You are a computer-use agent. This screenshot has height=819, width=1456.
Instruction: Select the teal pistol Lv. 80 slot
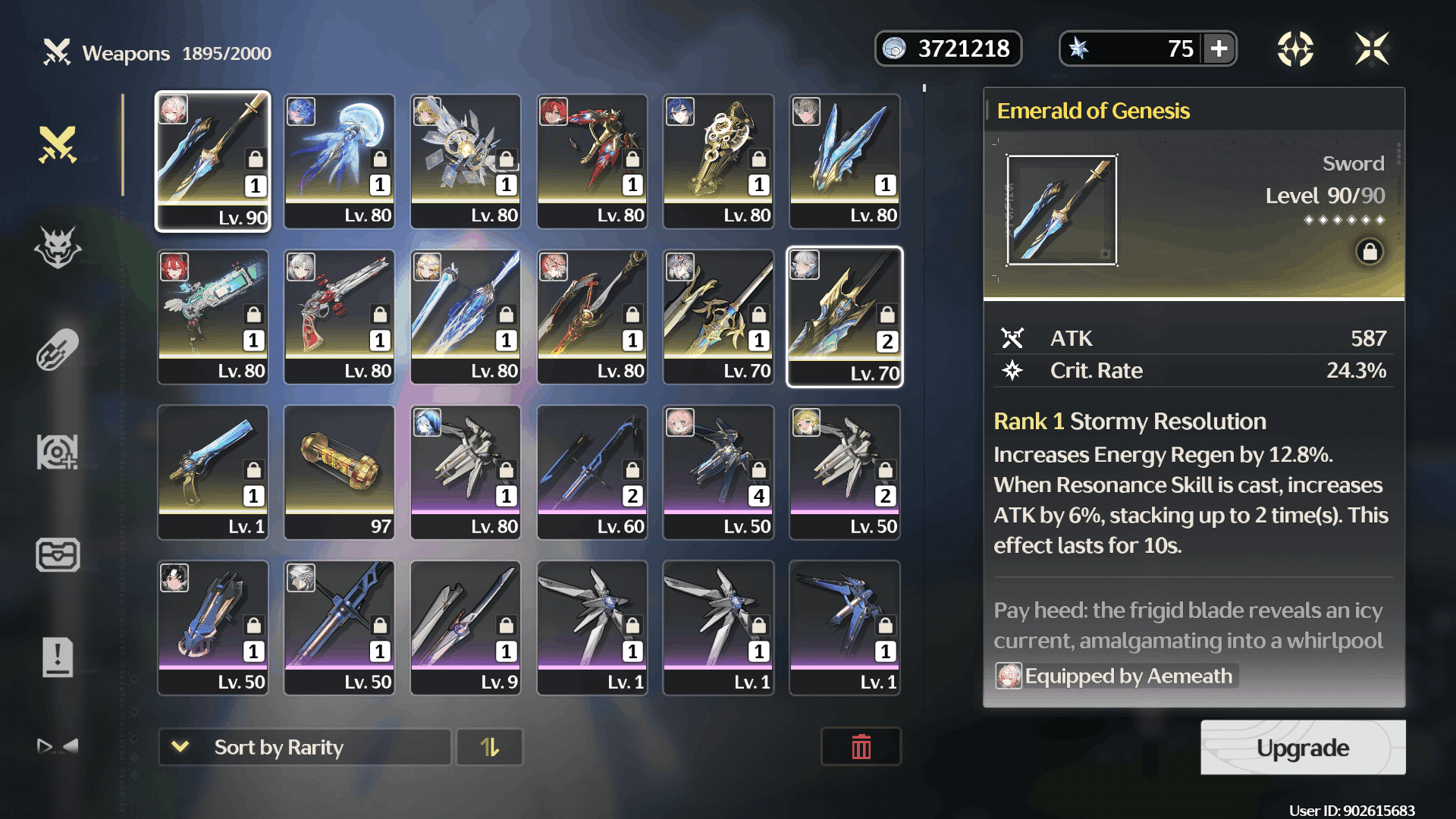tap(213, 316)
